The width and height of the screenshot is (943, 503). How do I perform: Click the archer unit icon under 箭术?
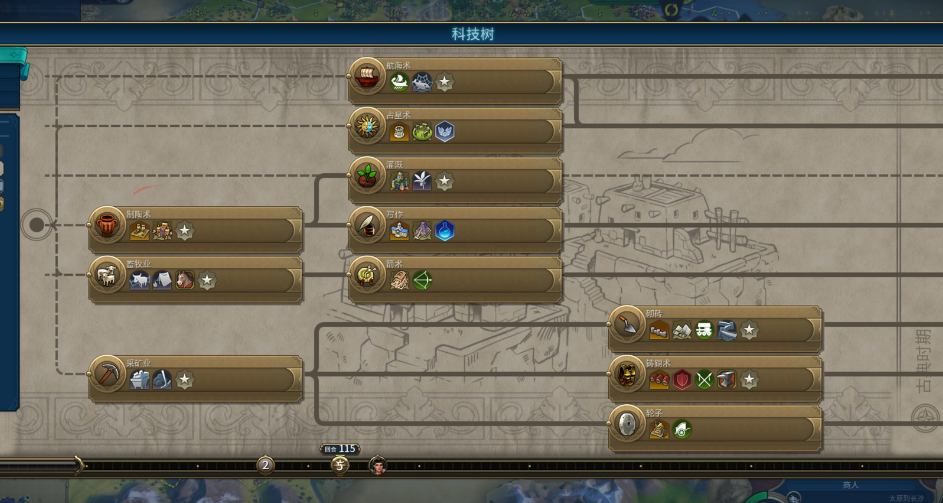point(422,281)
